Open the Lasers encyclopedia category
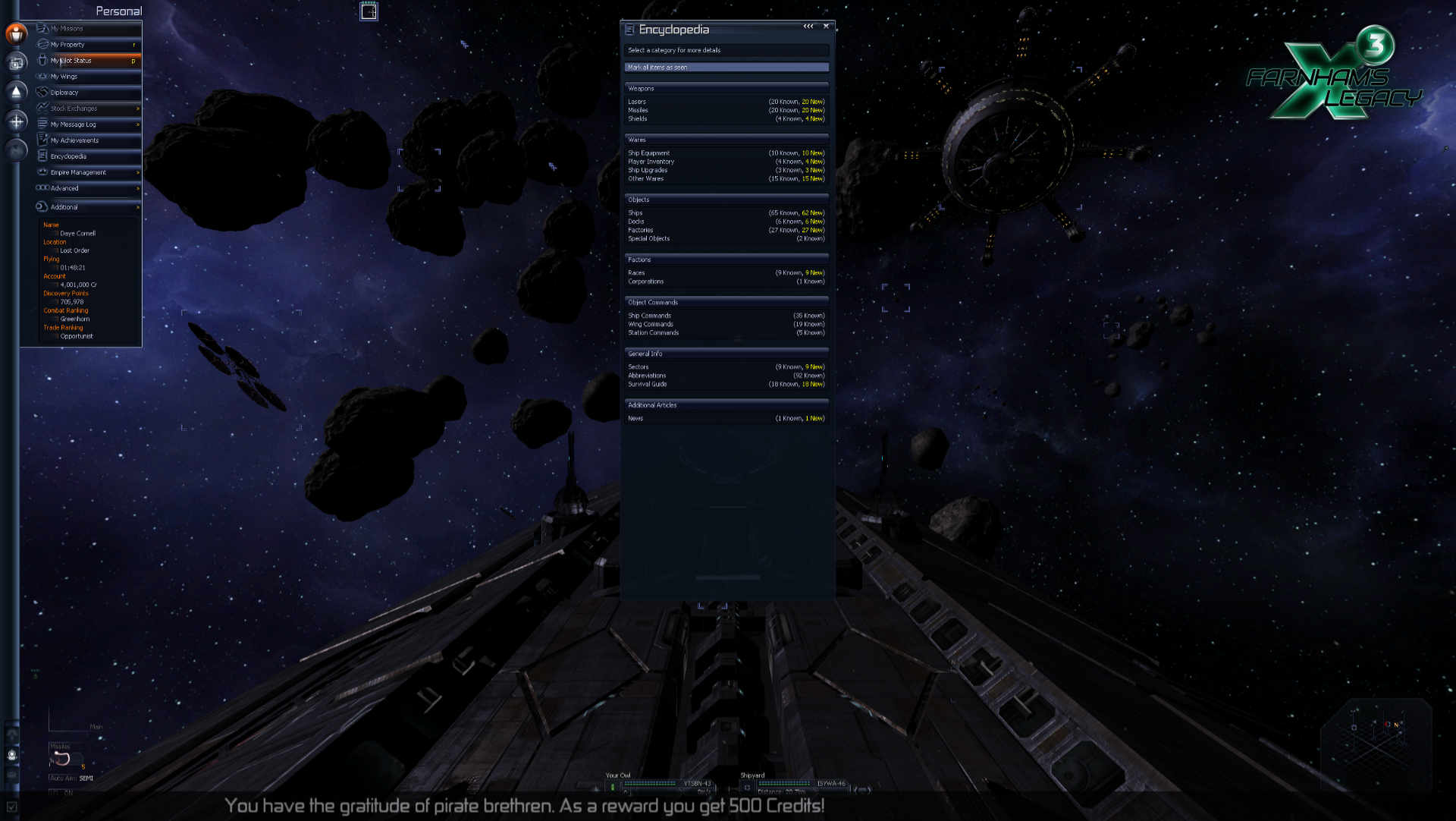Screen dimensions: 1456x821 click(637, 102)
